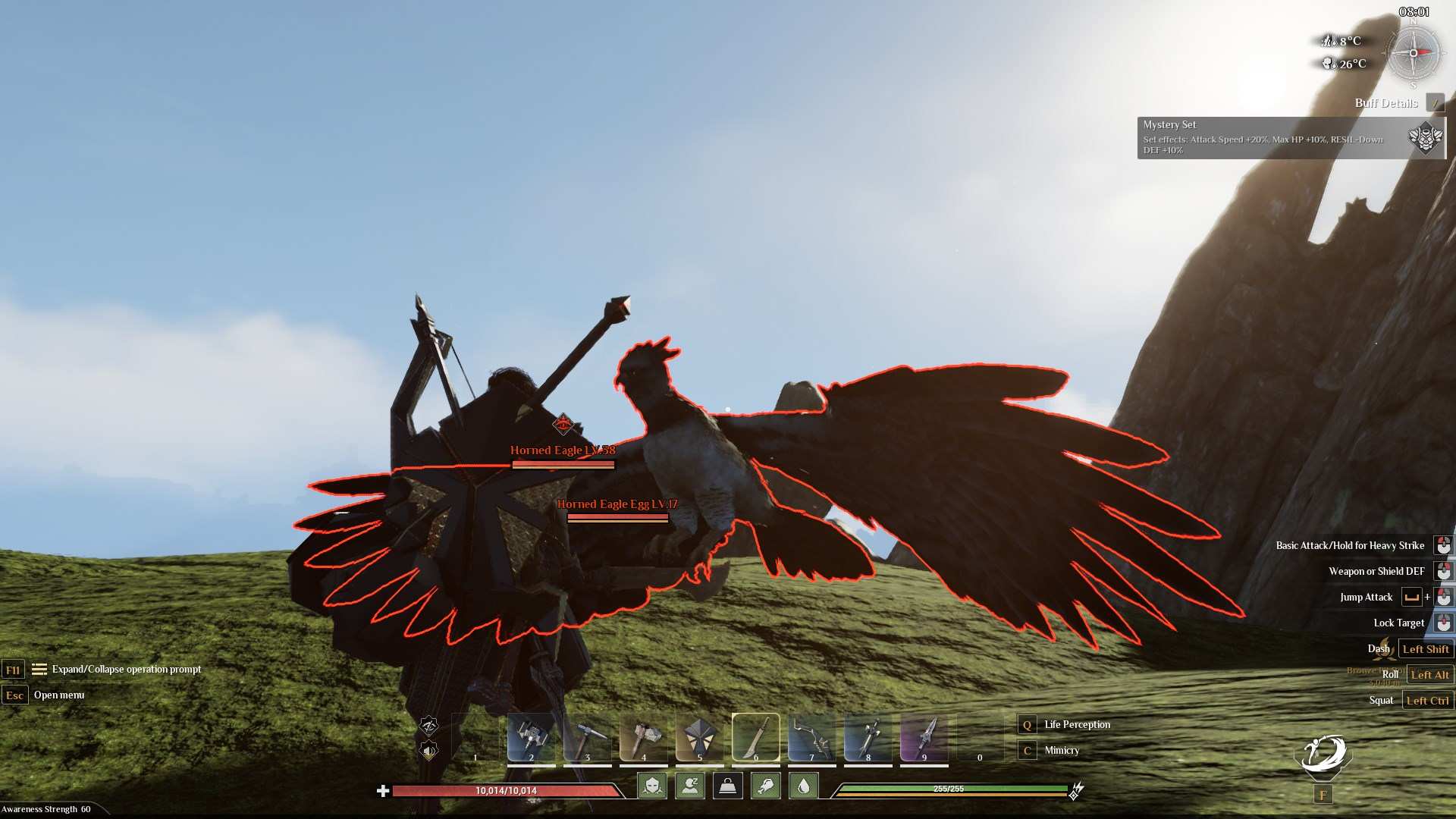
Task: Select the sword in hotbar slot 8
Action: [868, 736]
